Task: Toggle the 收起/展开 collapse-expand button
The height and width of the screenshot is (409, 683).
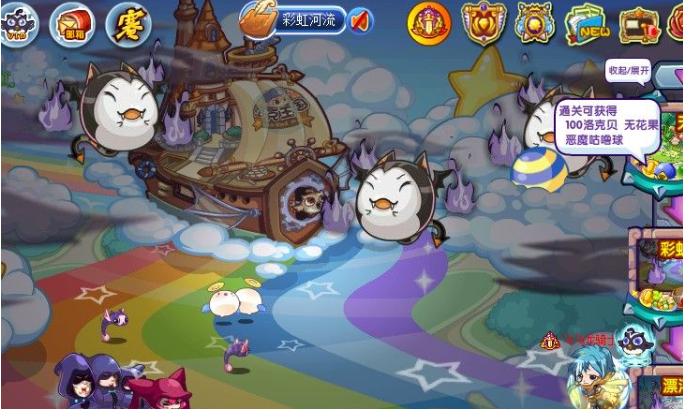Action: point(629,71)
